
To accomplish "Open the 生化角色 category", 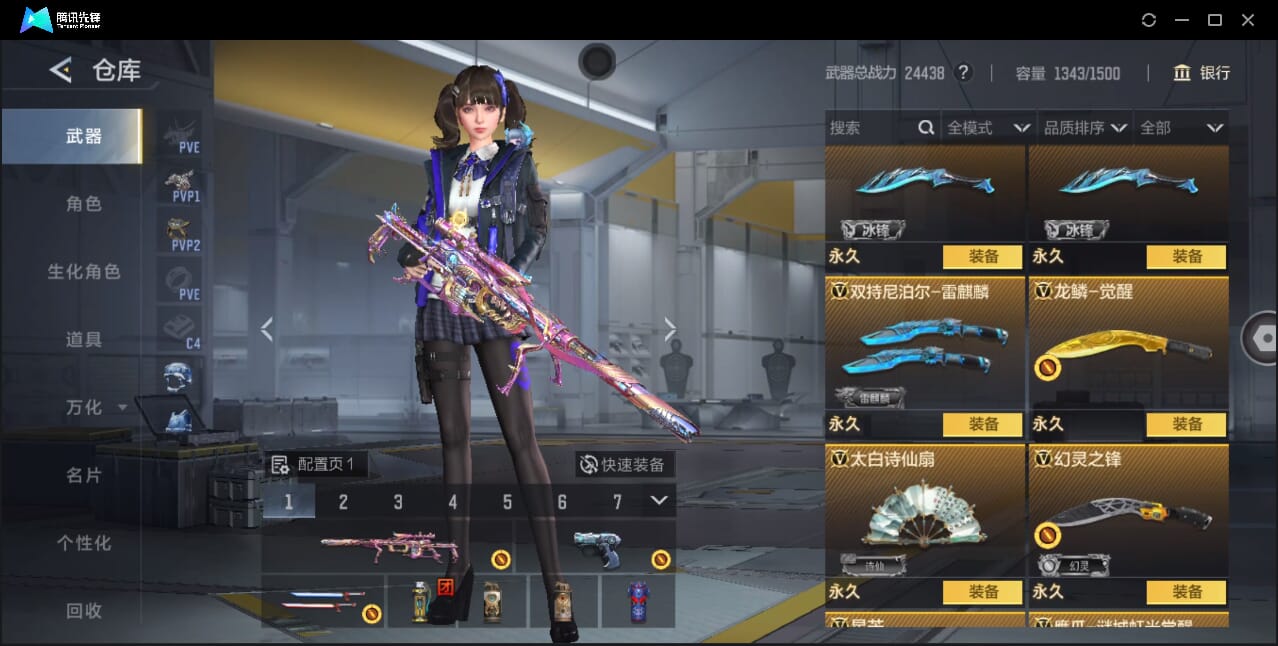I will [x=84, y=272].
